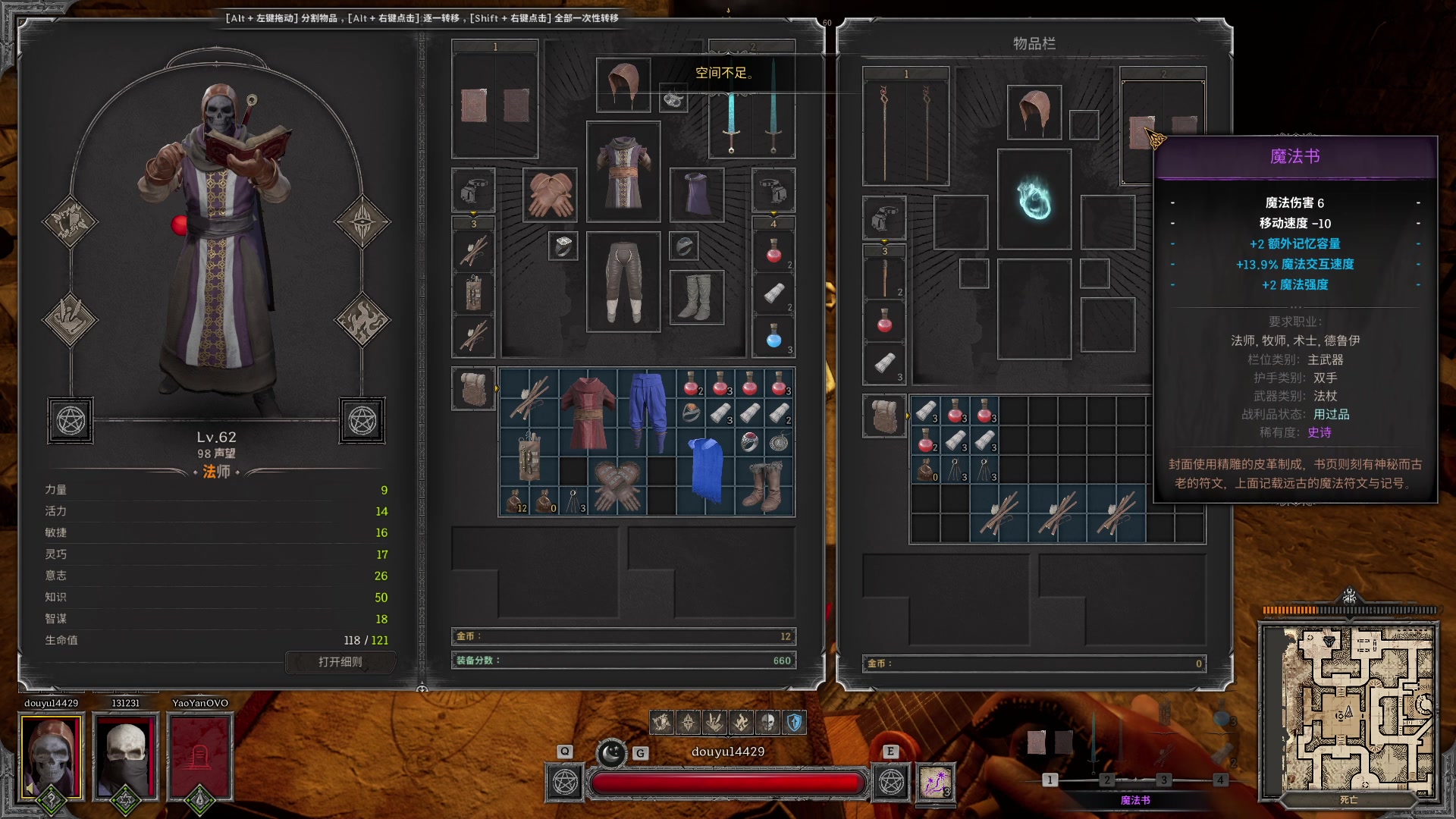1456x819 pixels.
Task: Open the 打开细则 details button
Action: (x=340, y=662)
